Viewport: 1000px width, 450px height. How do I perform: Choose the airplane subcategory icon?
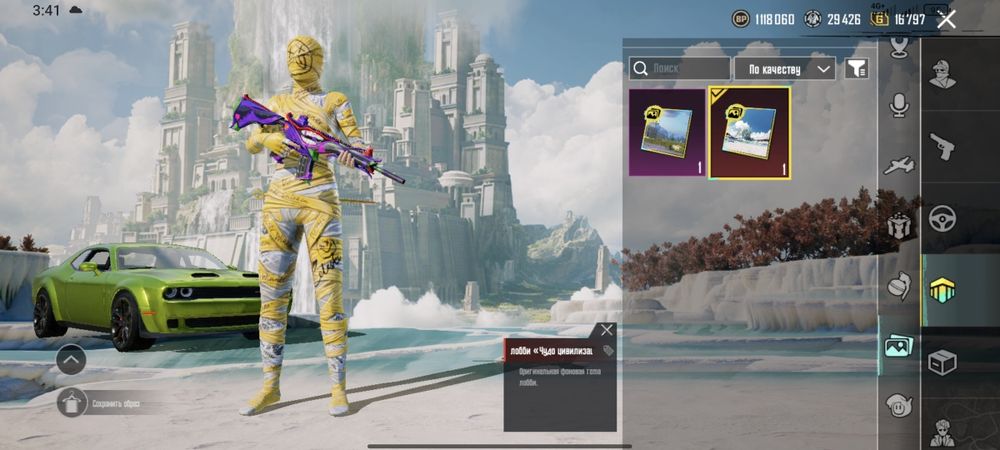point(900,165)
